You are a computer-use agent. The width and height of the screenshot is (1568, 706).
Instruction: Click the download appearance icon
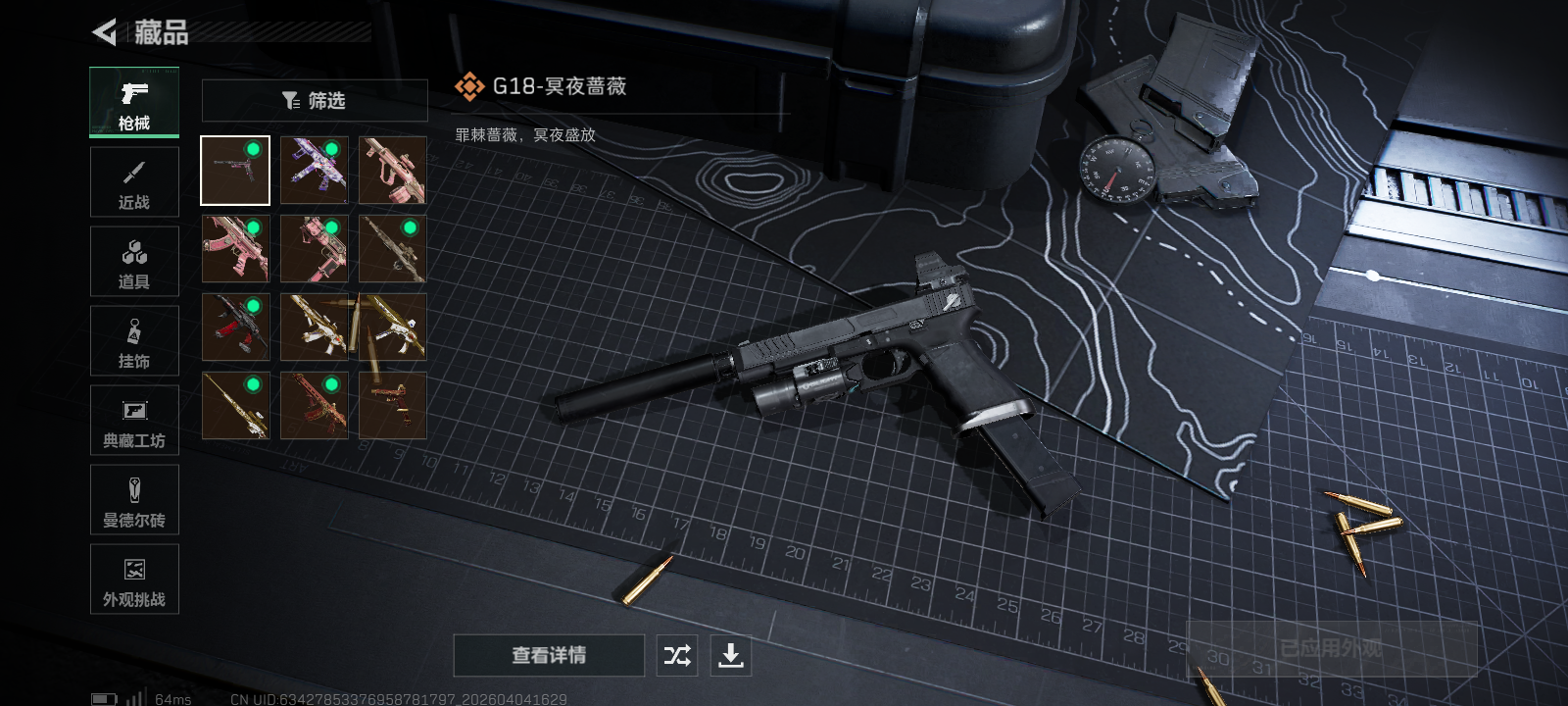731,655
